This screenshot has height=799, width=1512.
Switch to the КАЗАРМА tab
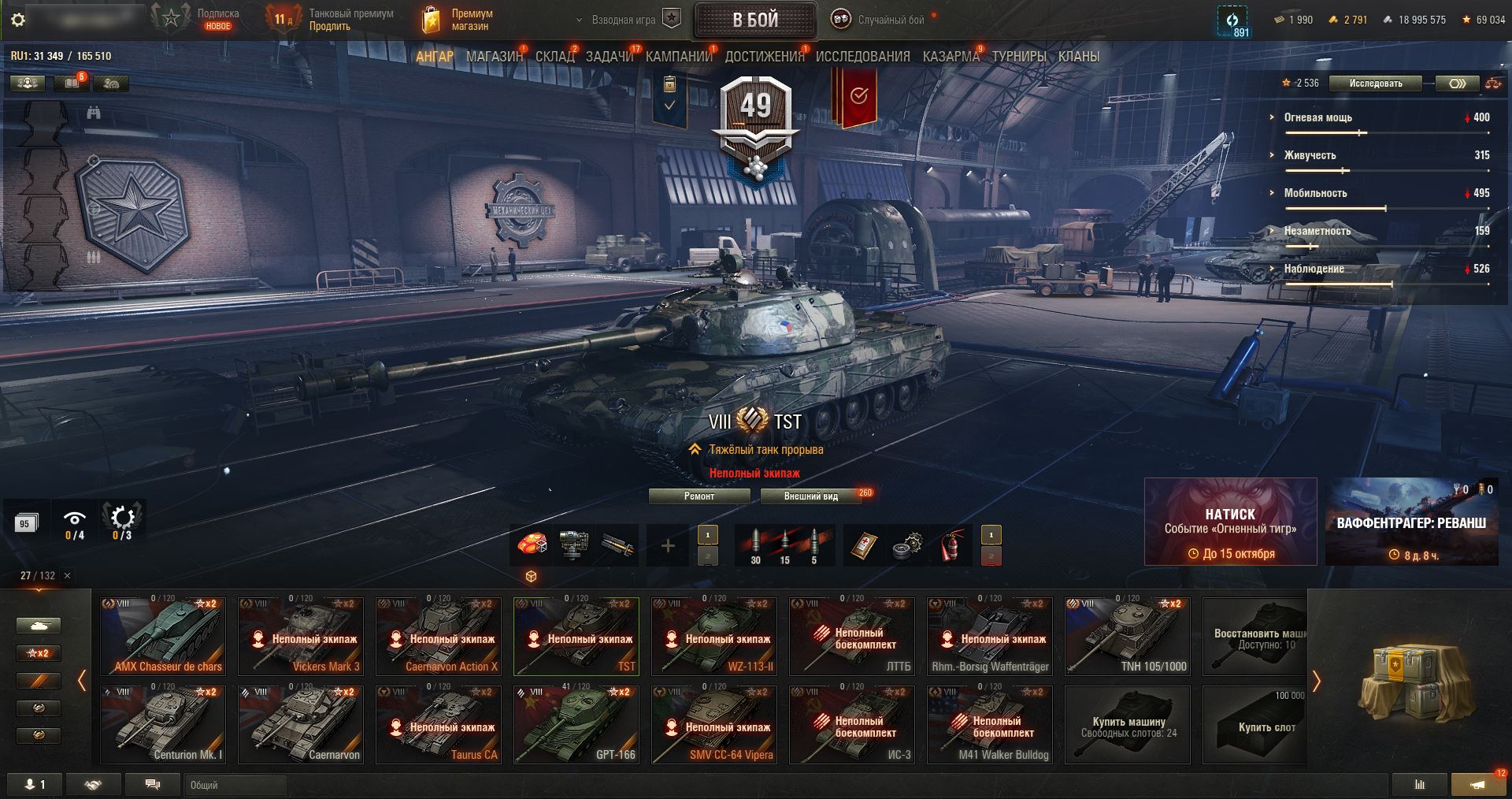tap(951, 57)
